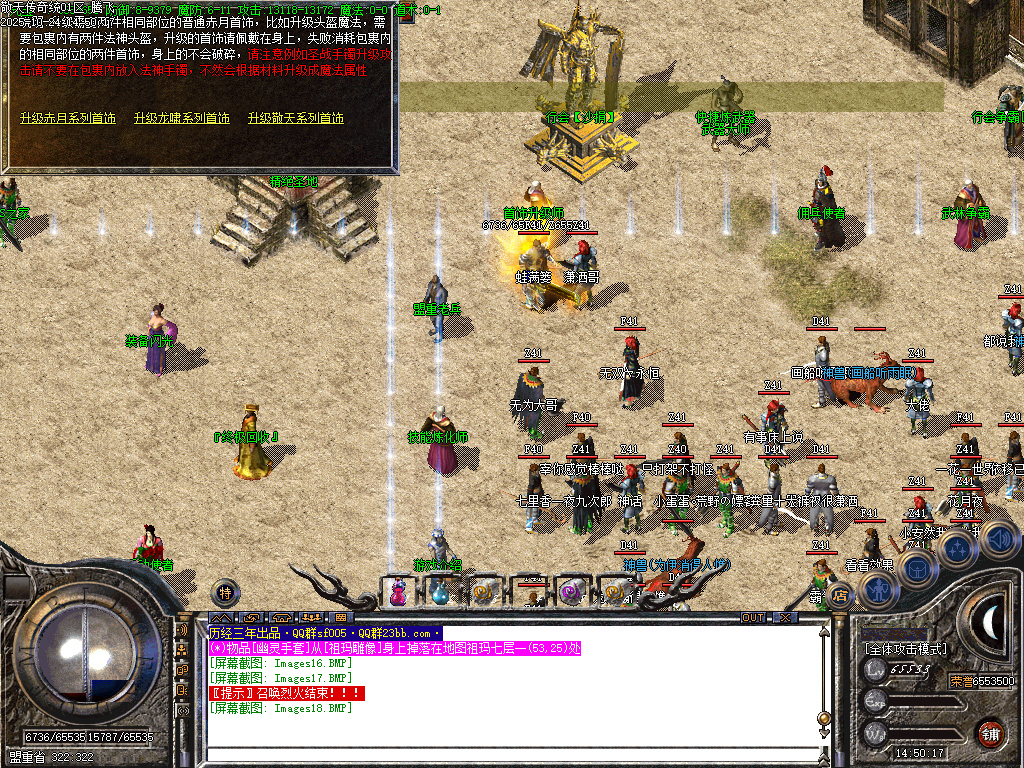Choose the 升级敬天系列首饰 upgrade option

[296, 118]
